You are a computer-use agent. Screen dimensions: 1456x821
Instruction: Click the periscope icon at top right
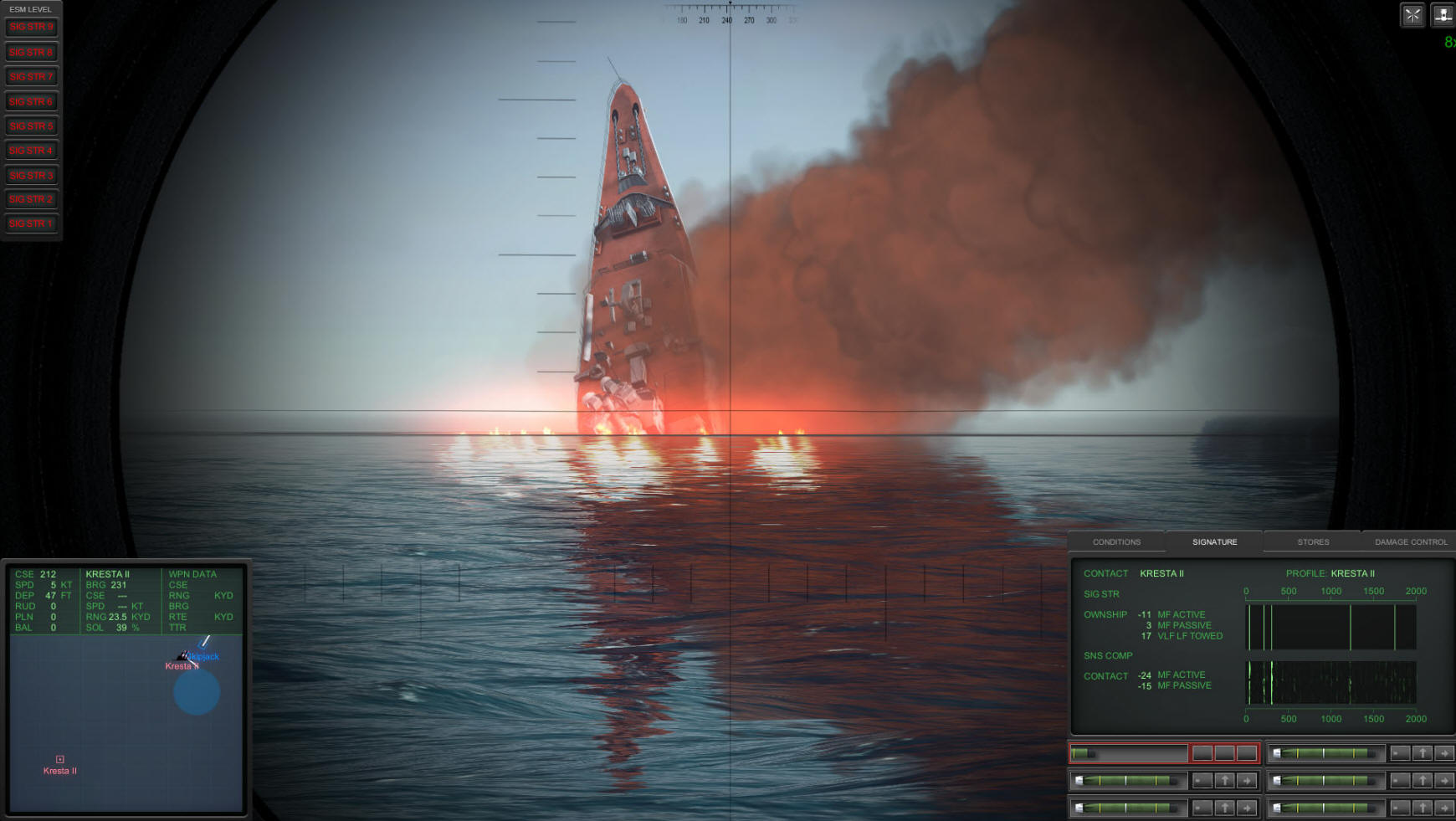point(1443,15)
